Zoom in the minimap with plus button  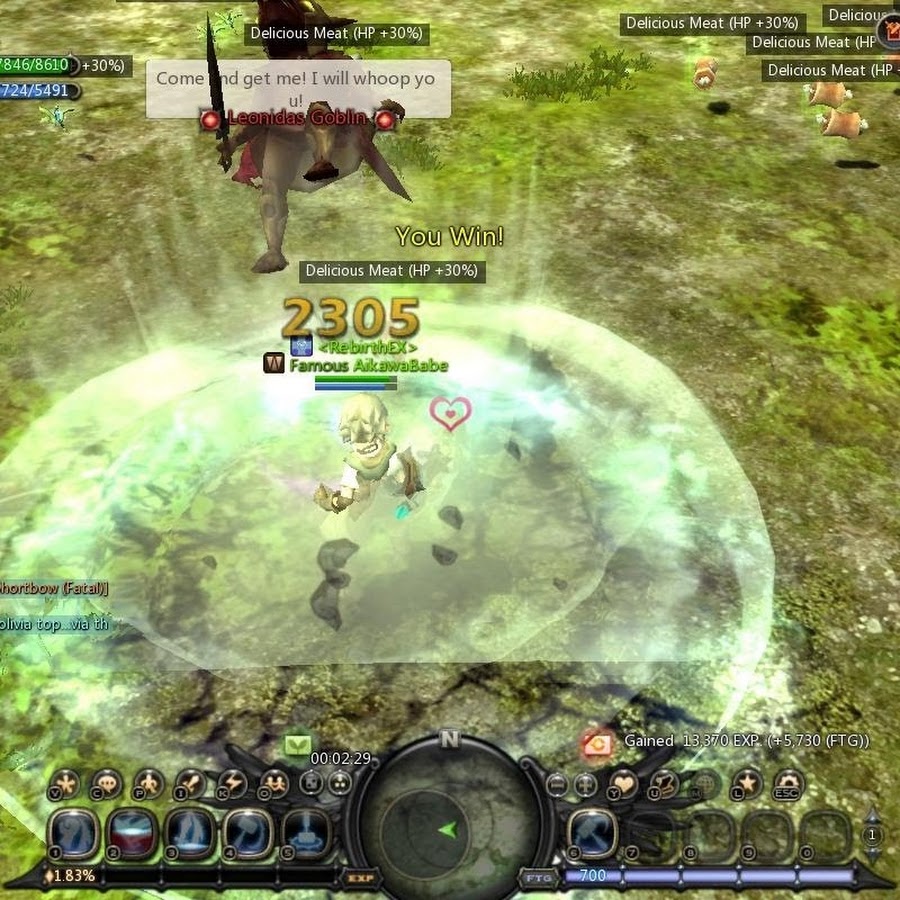[586, 784]
